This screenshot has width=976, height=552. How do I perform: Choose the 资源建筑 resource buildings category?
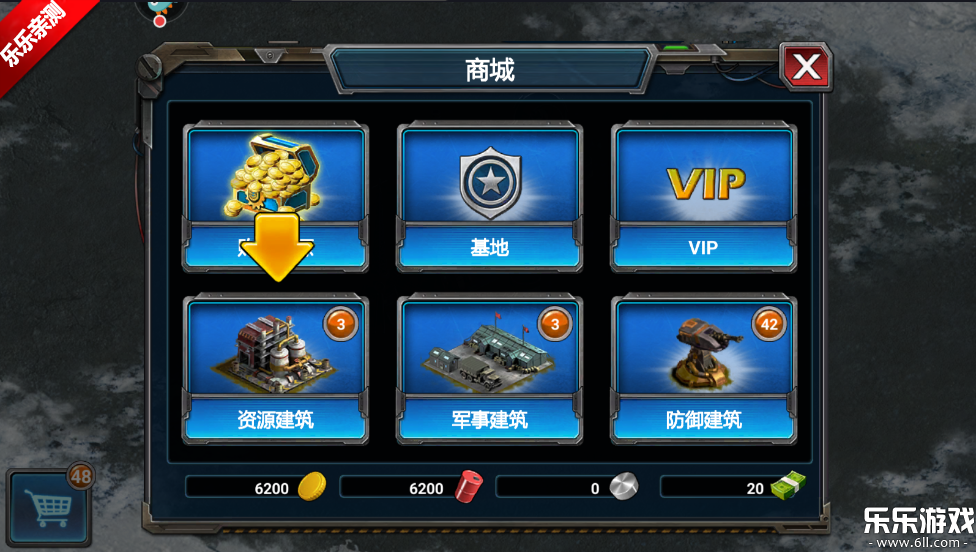click(275, 370)
